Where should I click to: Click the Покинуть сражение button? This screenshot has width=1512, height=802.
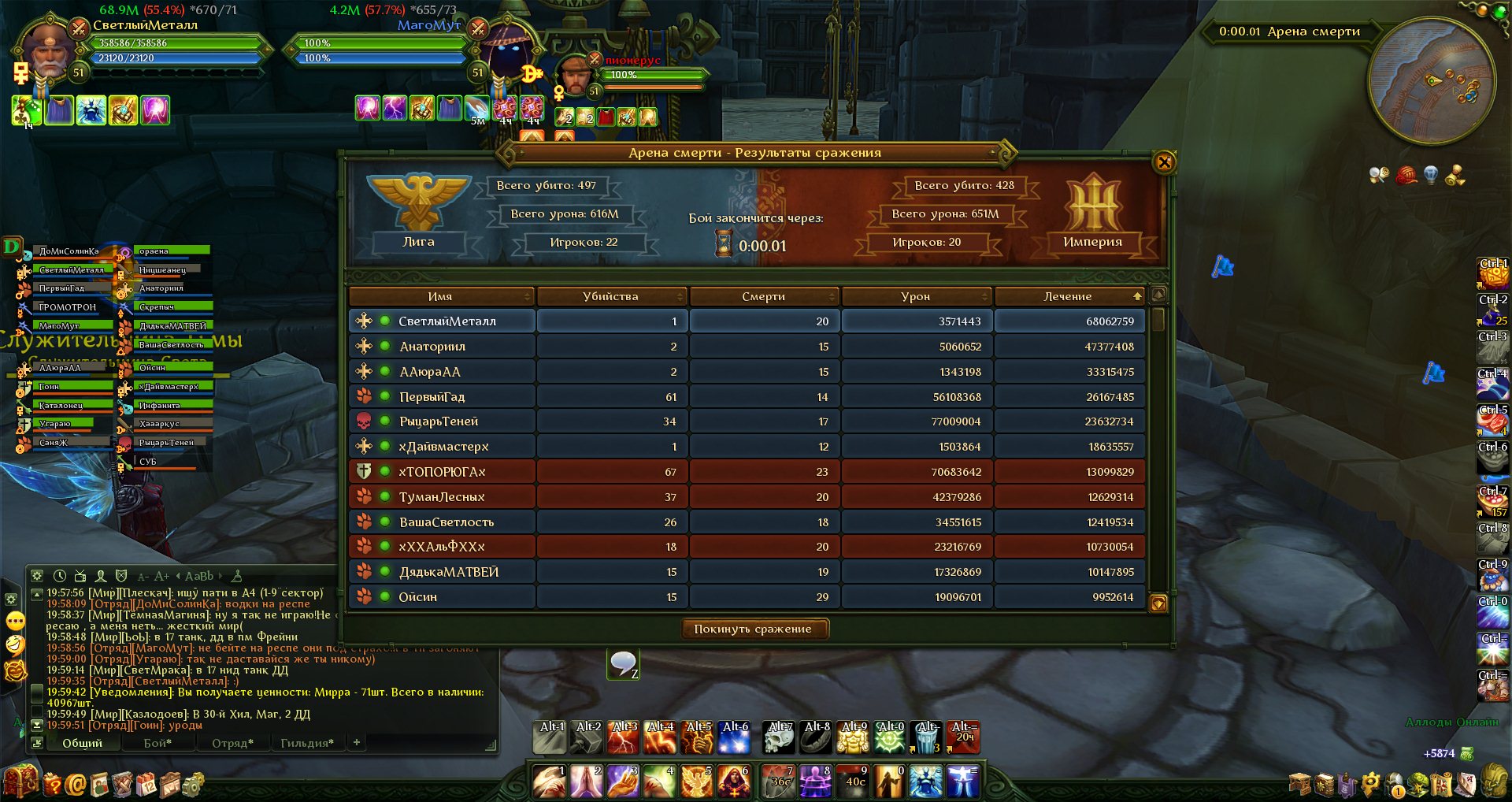pyautogui.click(x=753, y=629)
